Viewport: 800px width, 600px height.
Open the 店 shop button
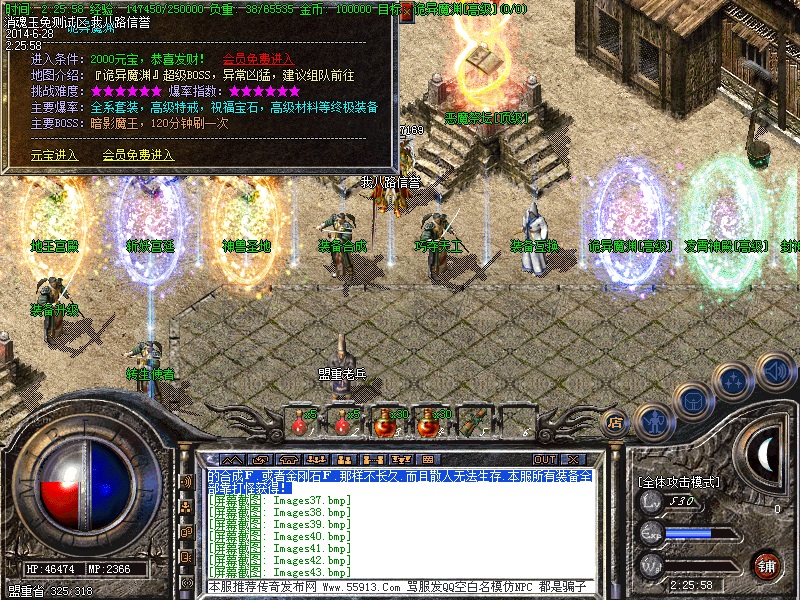tap(617, 423)
